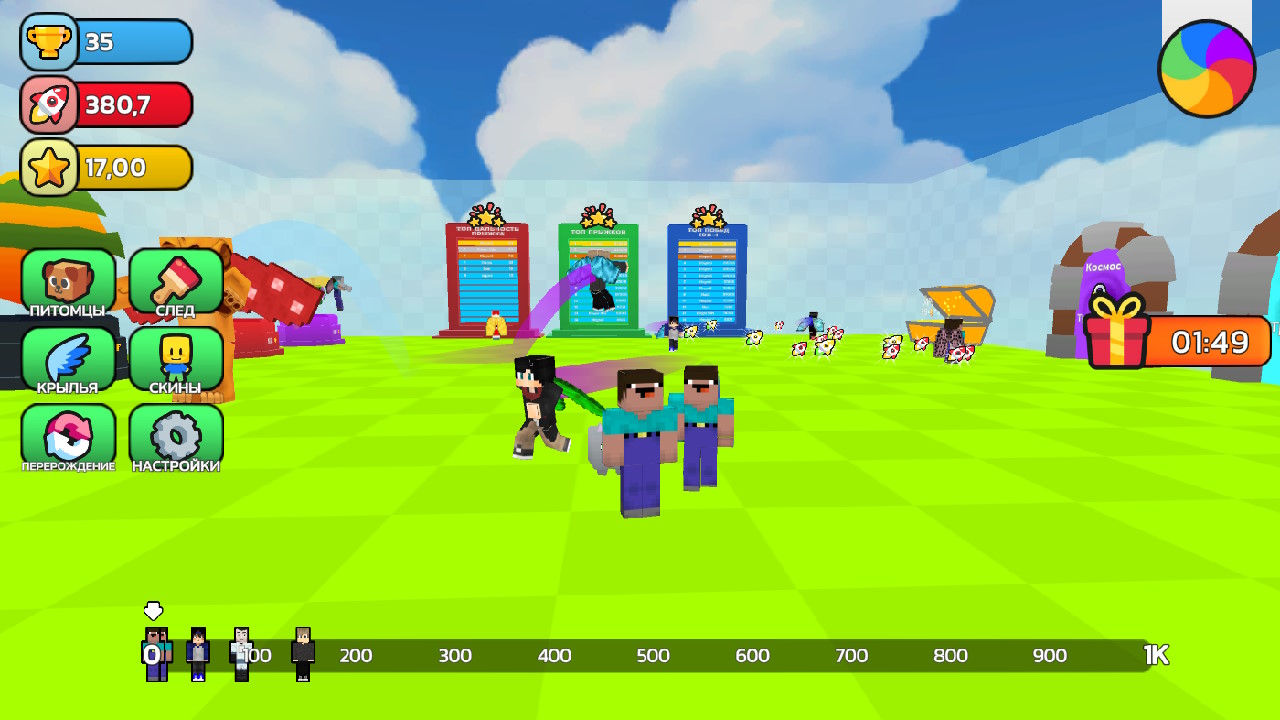Image resolution: width=1280 pixels, height=720 pixels.
Task: Open the ПИТОМЦЫ (pets) menu
Action: coord(67,280)
